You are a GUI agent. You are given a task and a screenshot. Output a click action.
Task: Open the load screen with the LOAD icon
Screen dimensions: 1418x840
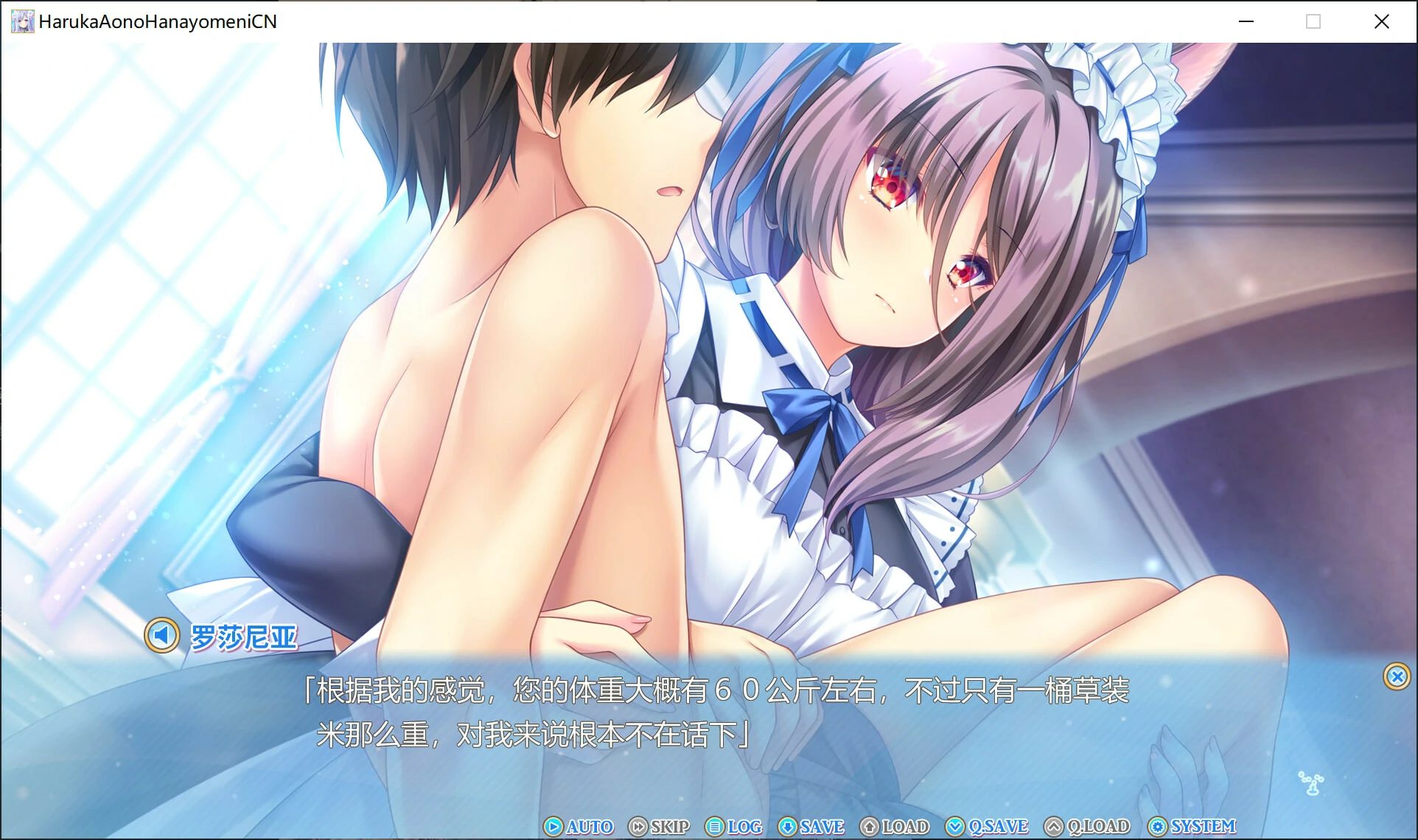[x=870, y=827]
